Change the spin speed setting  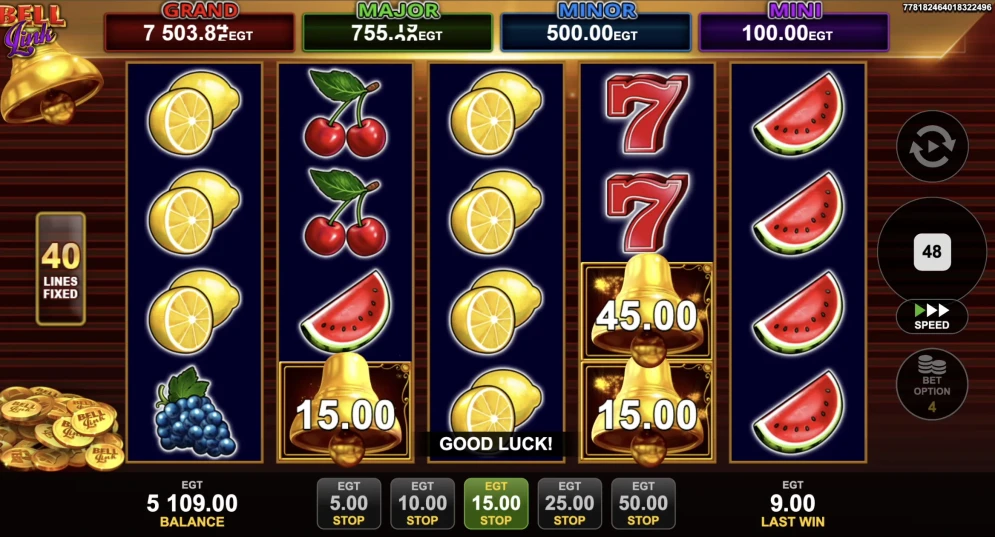pyautogui.click(x=932, y=316)
